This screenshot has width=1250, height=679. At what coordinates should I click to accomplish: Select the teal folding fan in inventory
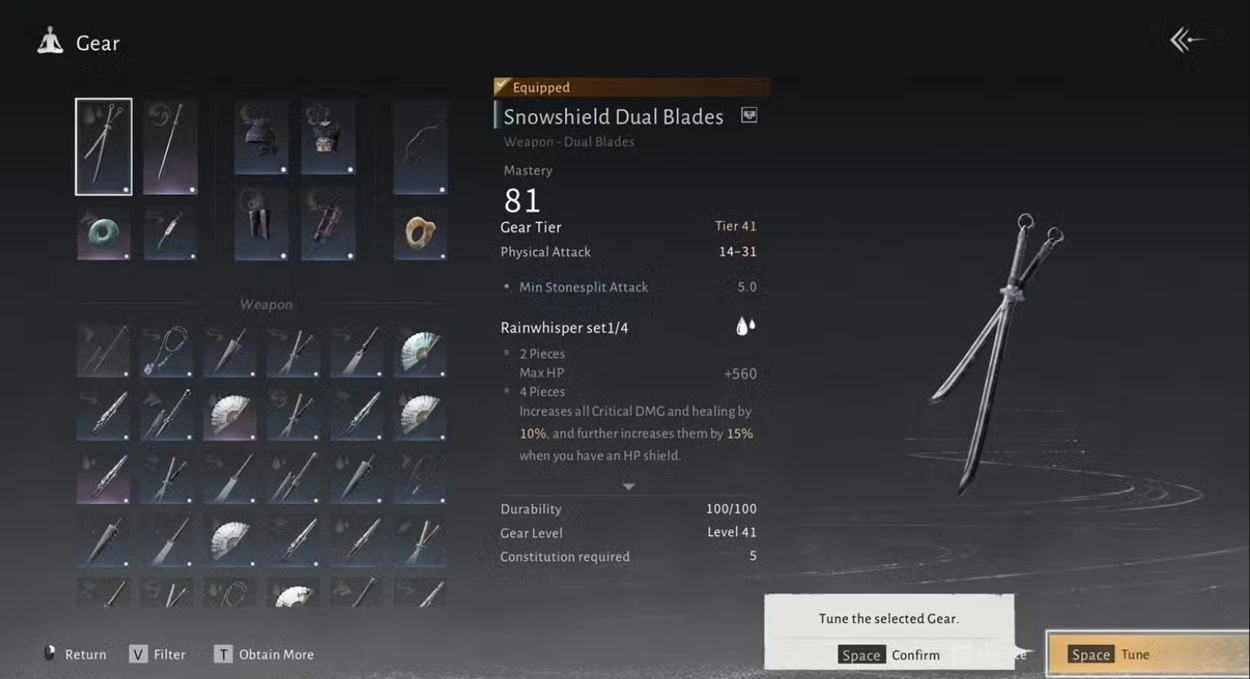coord(419,351)
